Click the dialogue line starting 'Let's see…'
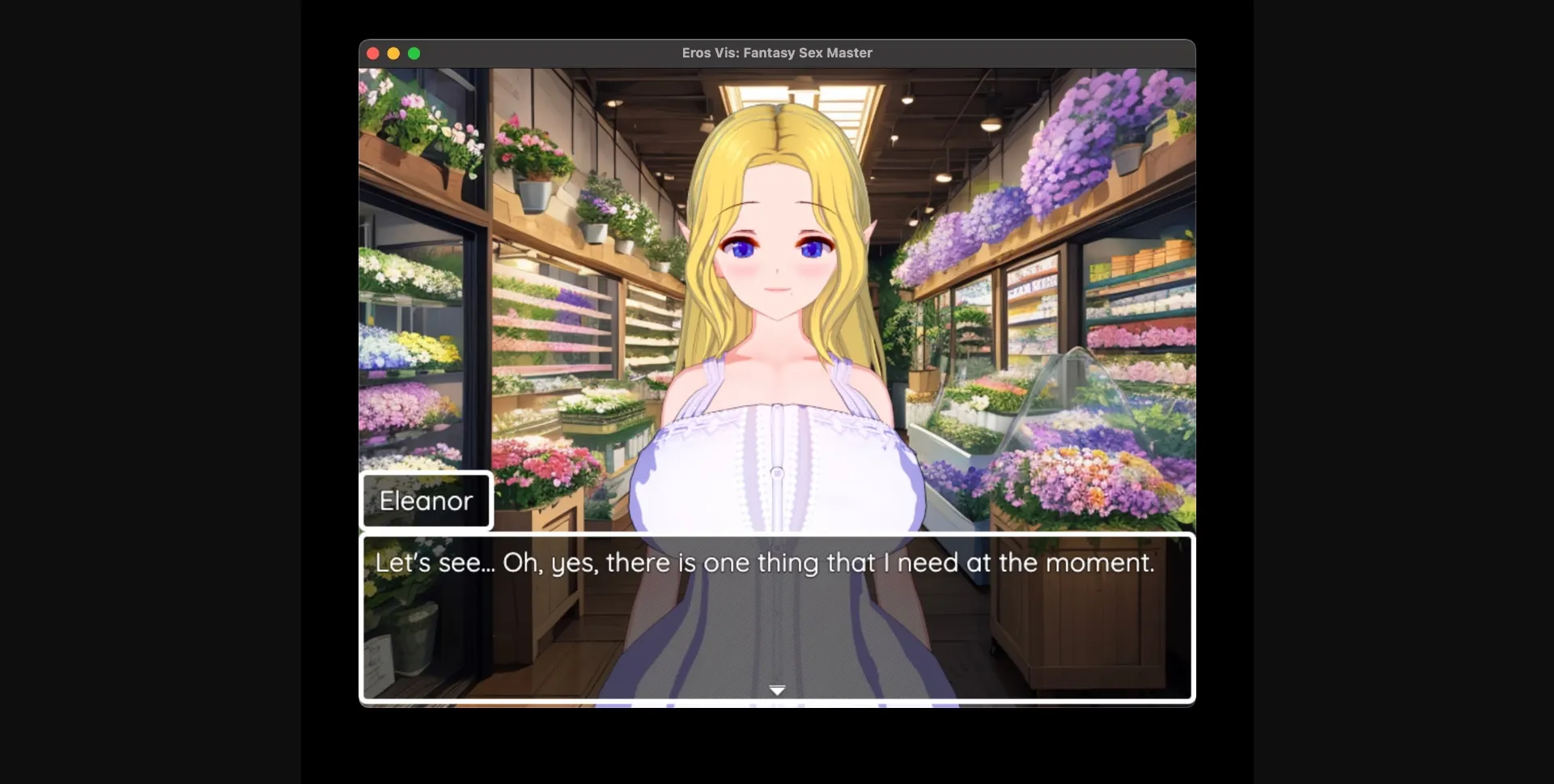1554x784 pixels. 765,562
